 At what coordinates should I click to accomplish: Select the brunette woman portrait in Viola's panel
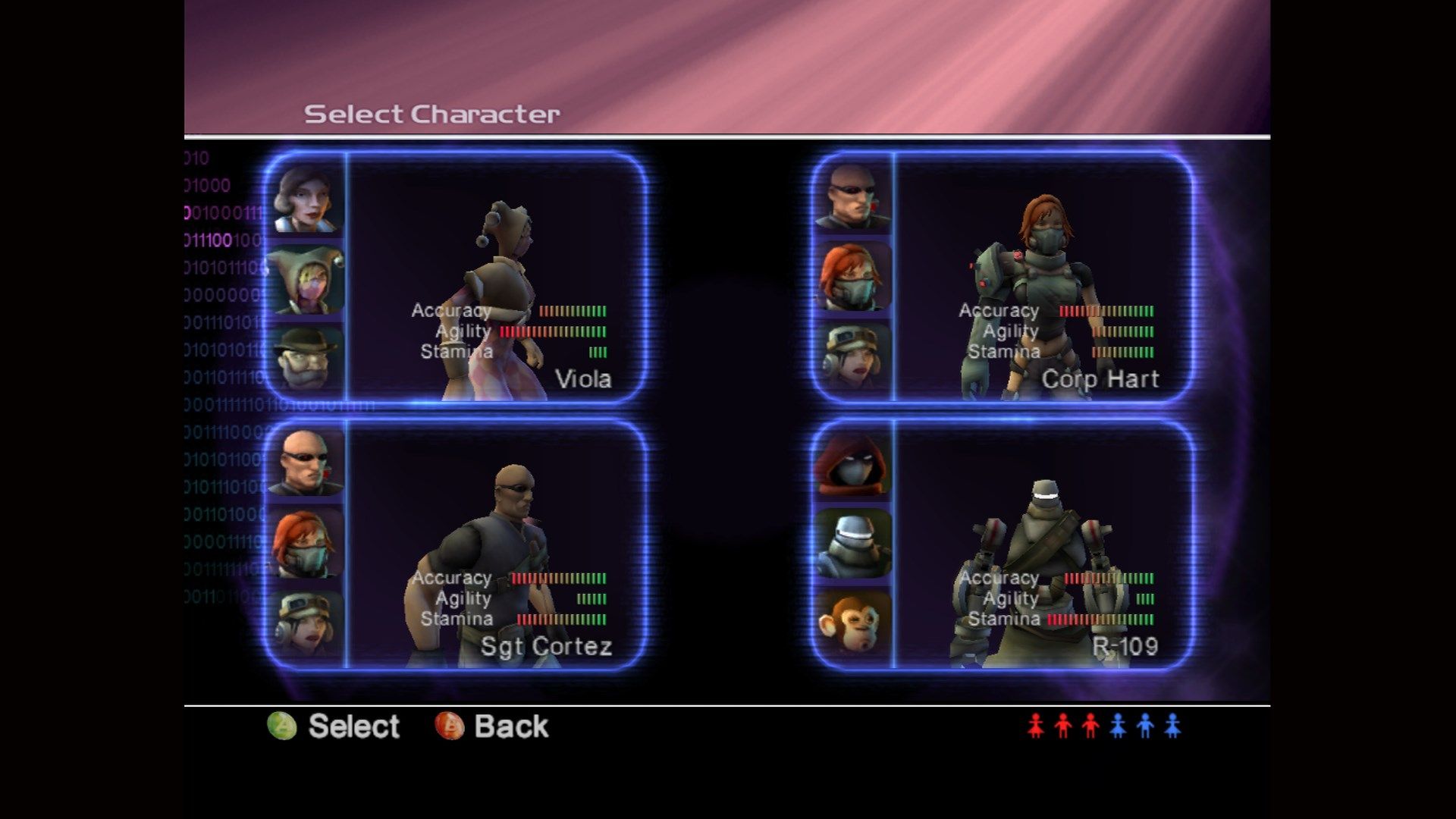pyautogui.click(x=307, y=201)
